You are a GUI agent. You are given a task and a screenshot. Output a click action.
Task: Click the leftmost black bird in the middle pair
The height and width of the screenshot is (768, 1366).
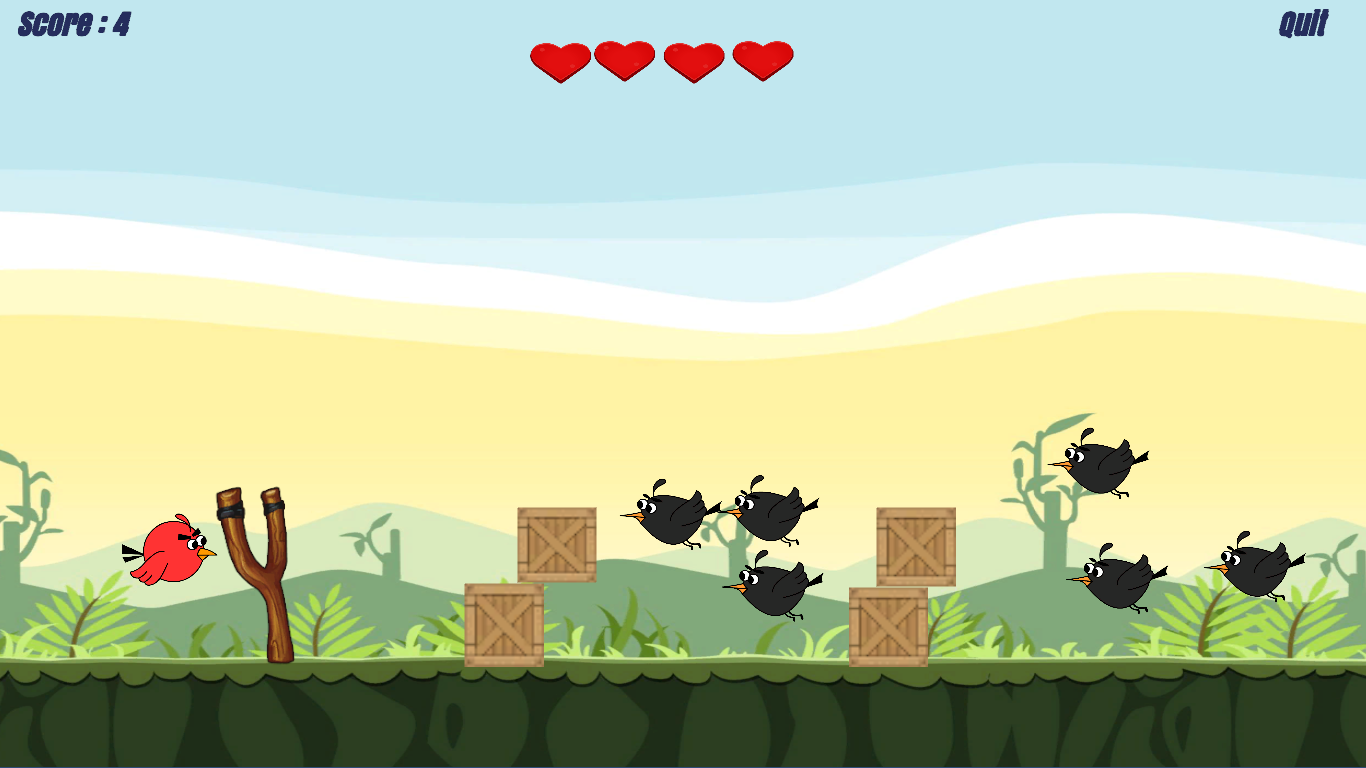(x=668, y=516)
